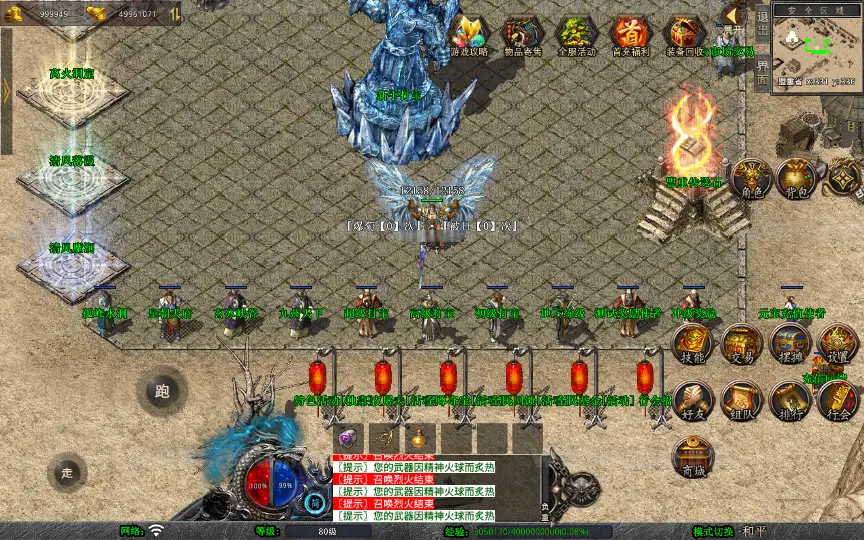Toggle the 跑 run movement button
This screenshot has height=540, width=864.
162,391
